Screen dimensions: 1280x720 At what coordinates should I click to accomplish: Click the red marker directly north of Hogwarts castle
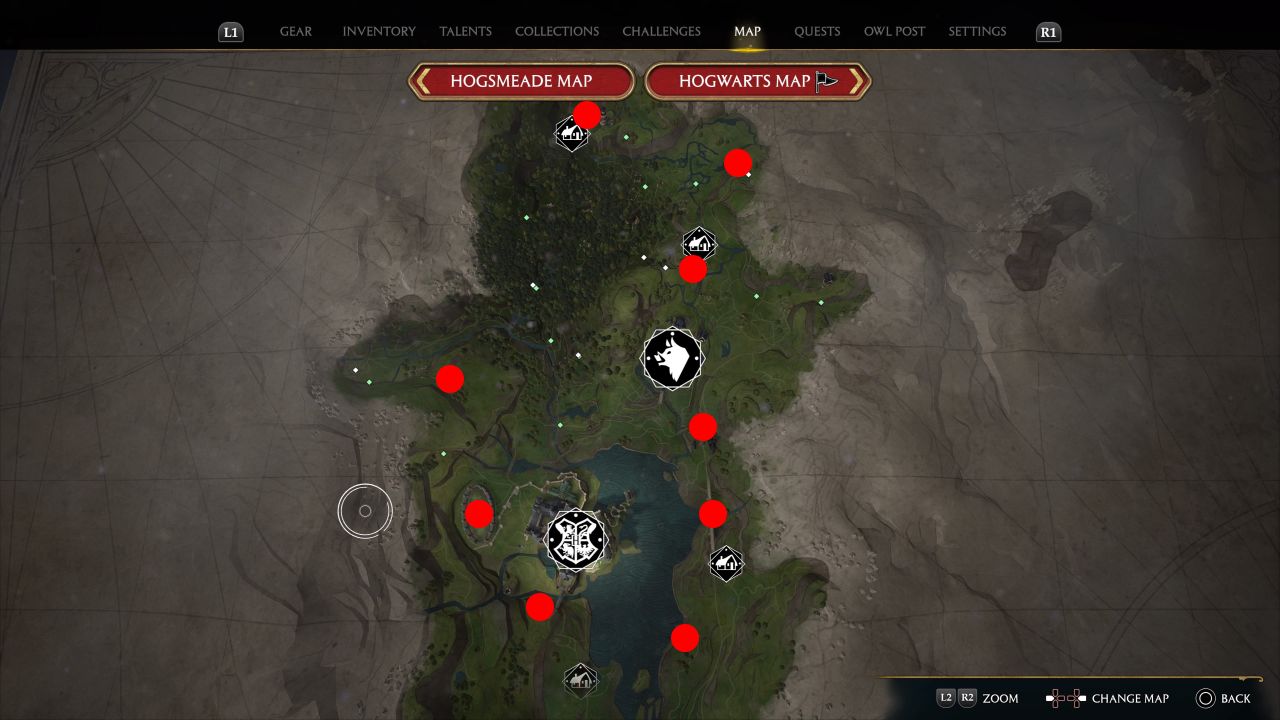[x=450, y=379]
